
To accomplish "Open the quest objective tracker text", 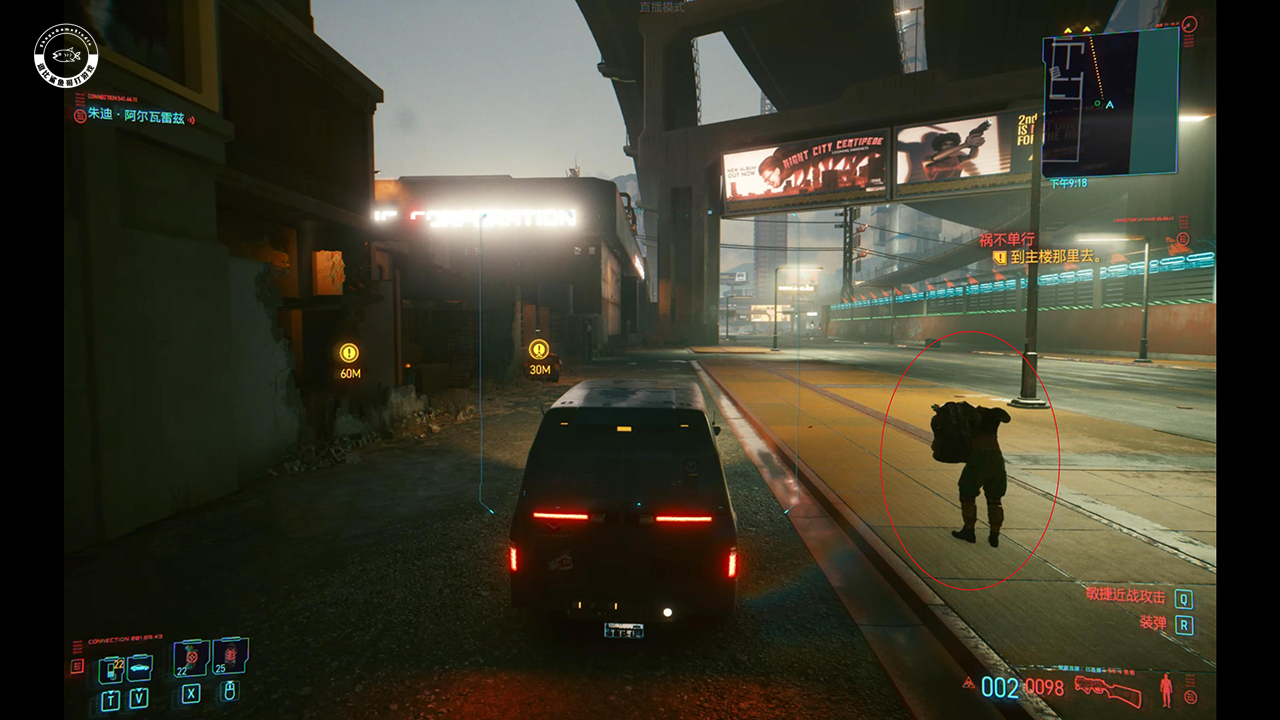I will [1054, 257].
